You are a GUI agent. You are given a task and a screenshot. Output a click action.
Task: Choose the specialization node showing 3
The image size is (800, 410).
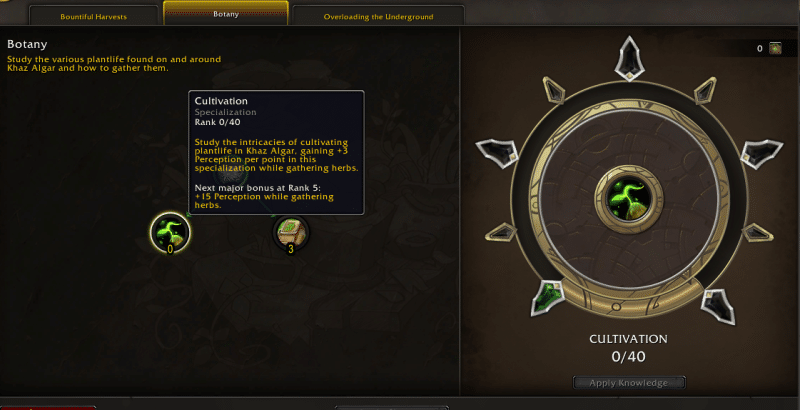click(x=291, y=232)
